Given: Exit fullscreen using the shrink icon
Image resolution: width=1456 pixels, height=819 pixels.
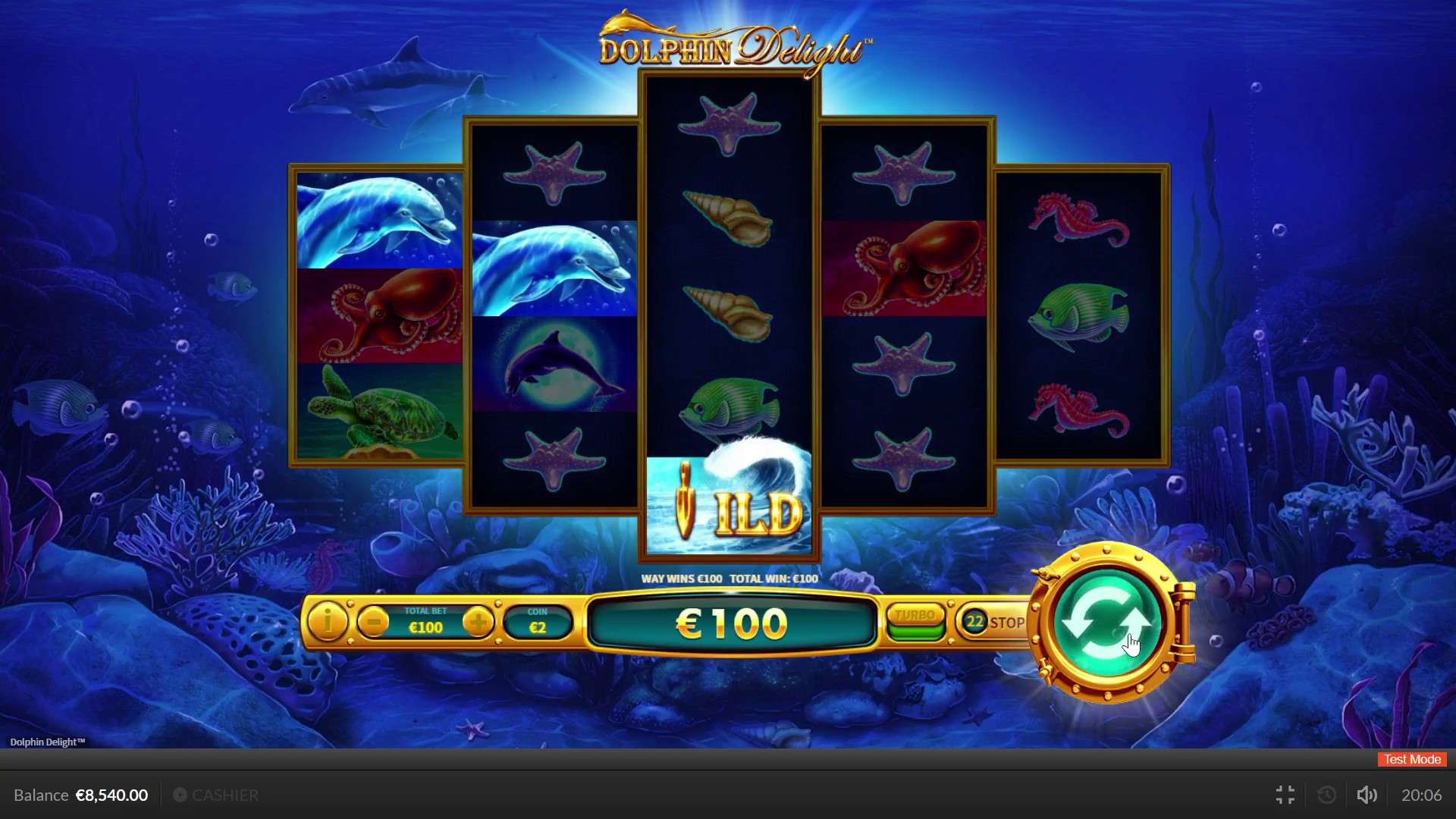Looking at the screenshot, I should click(1285, 795).
